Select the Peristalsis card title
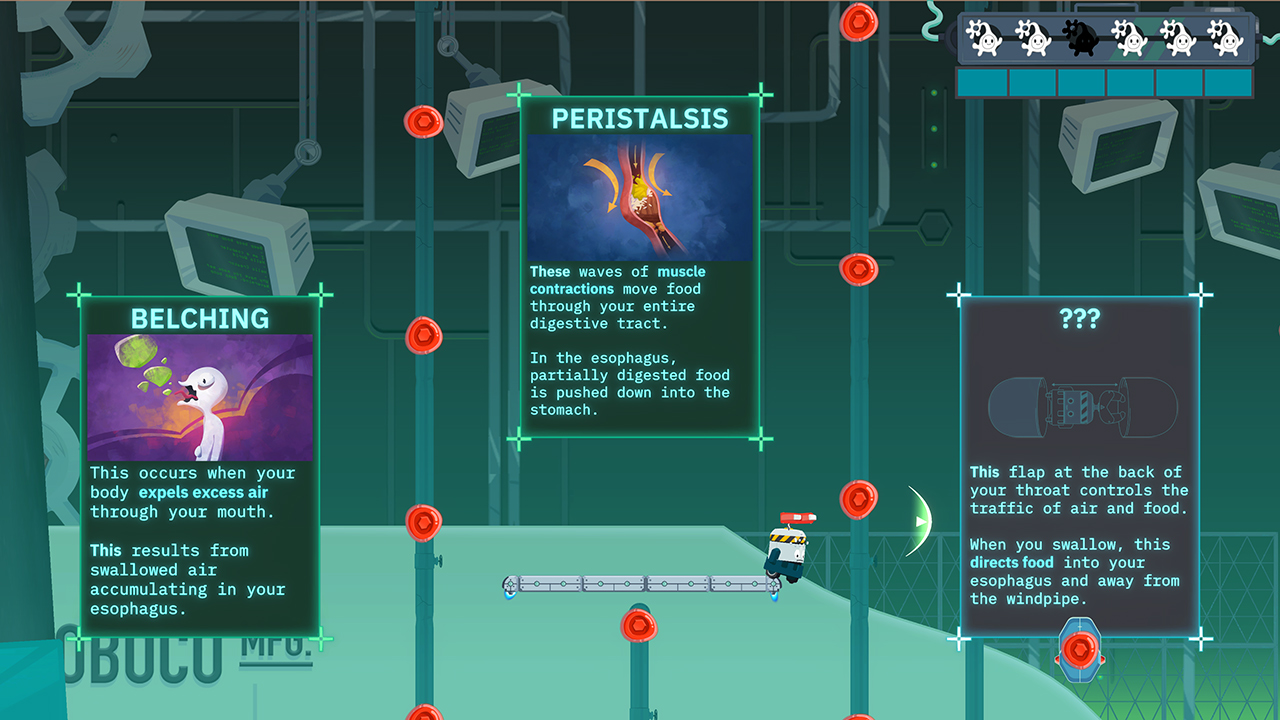This screenshot has width=1280, height=720. tap(640, 118)
